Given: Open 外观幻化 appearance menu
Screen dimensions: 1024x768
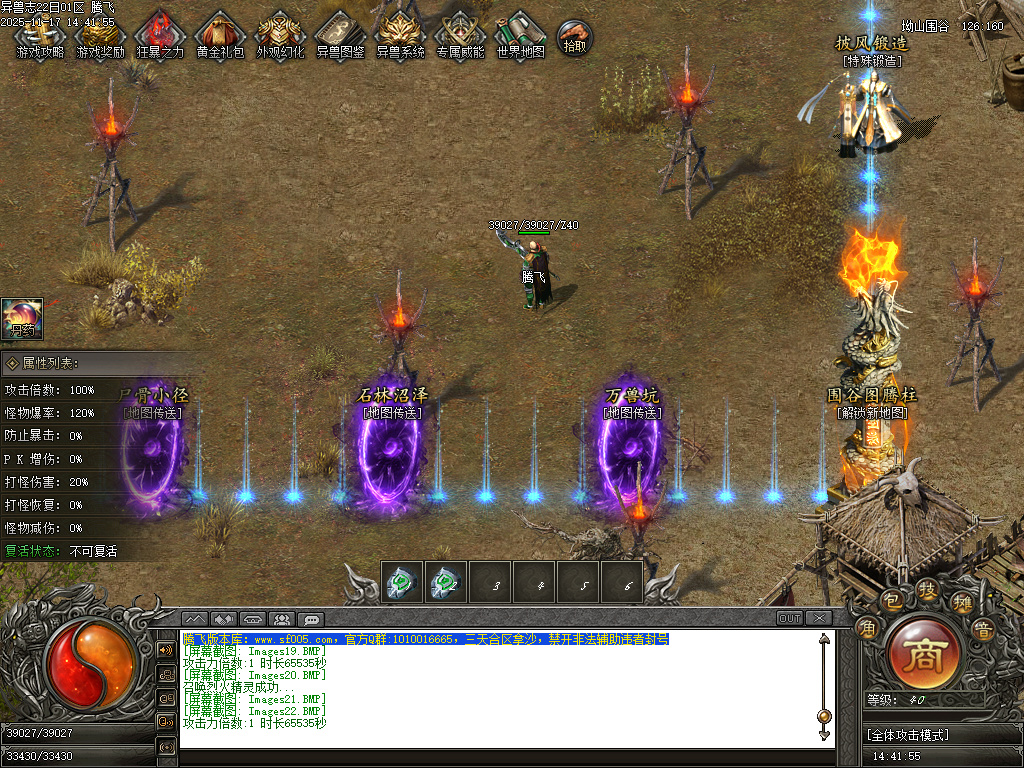Looking at the screenshot, I should click(280, 35).
